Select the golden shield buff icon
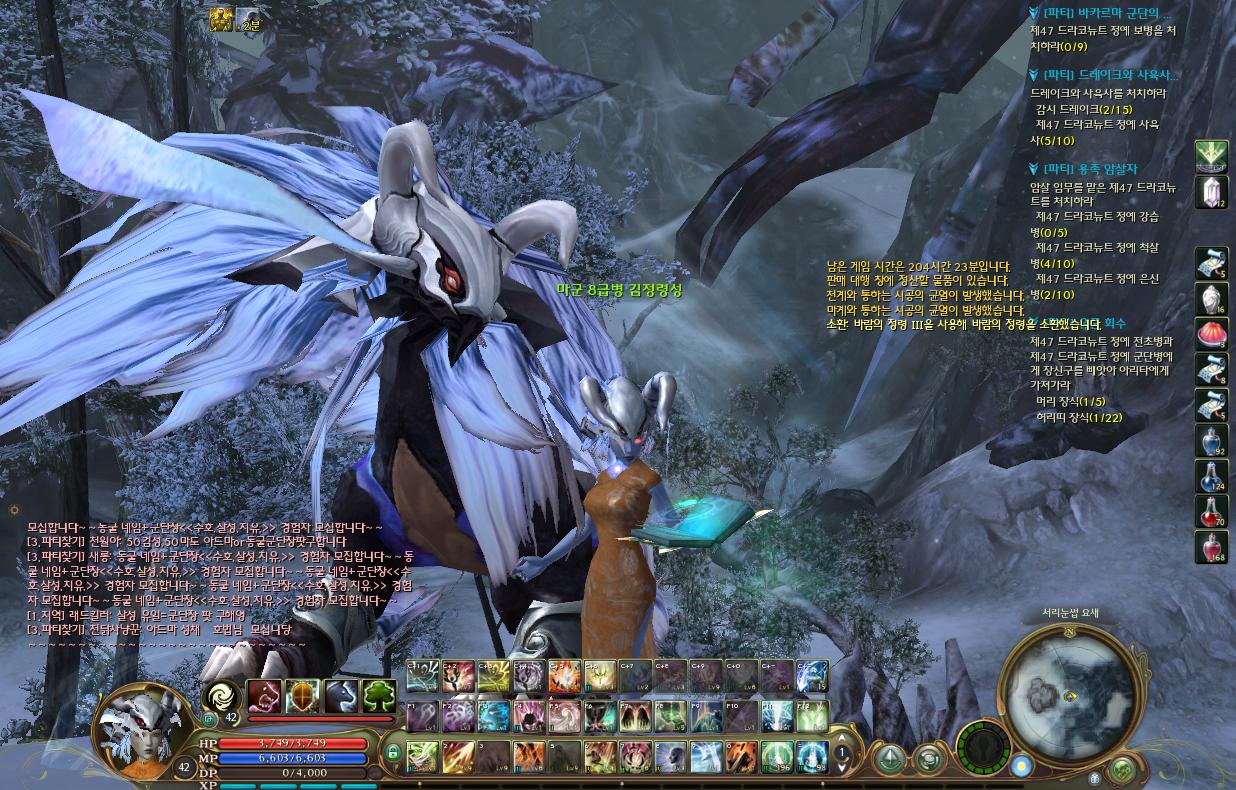Image resolution: width=1236 pixels, height=790 pixels. tap(303, 695)
